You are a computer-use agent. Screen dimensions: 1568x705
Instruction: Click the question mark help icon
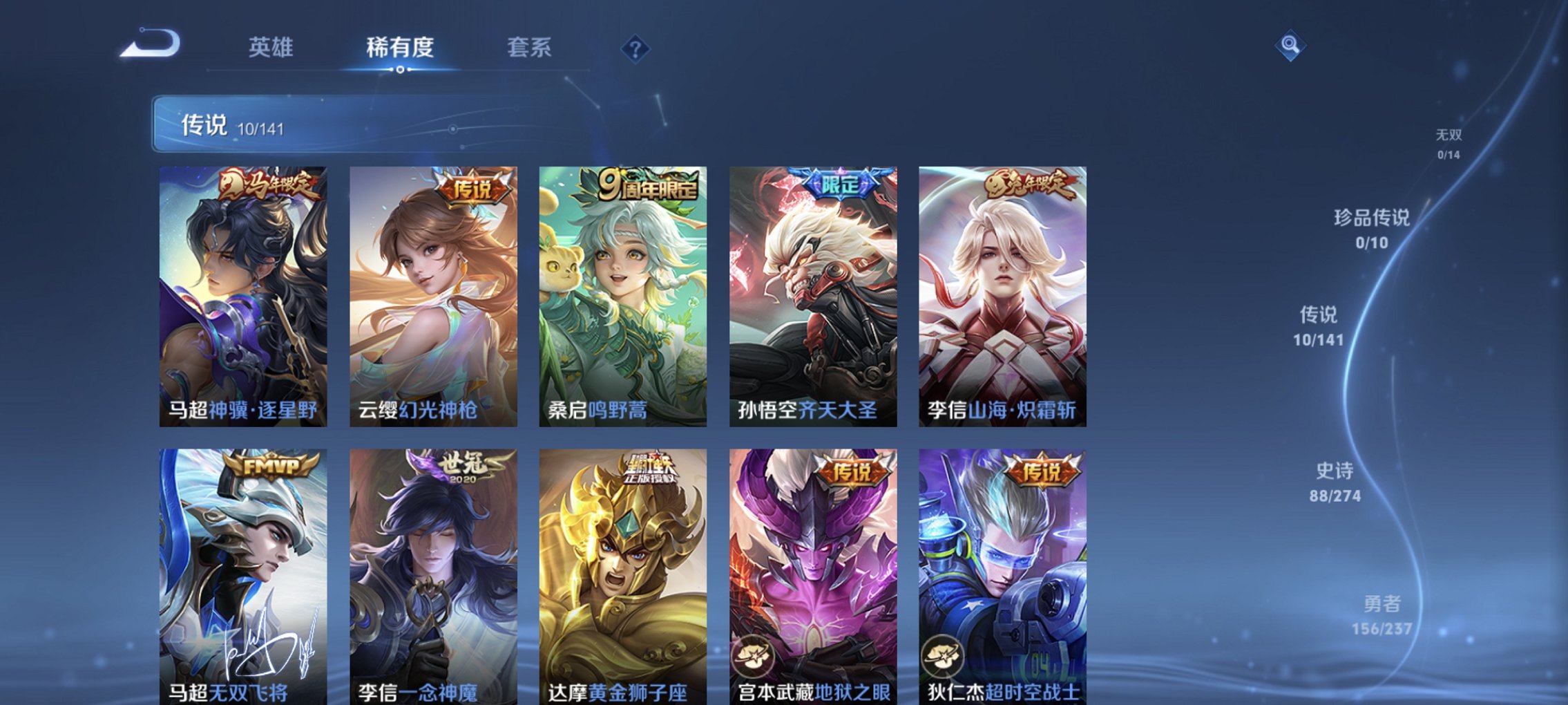tap(635, 48)
